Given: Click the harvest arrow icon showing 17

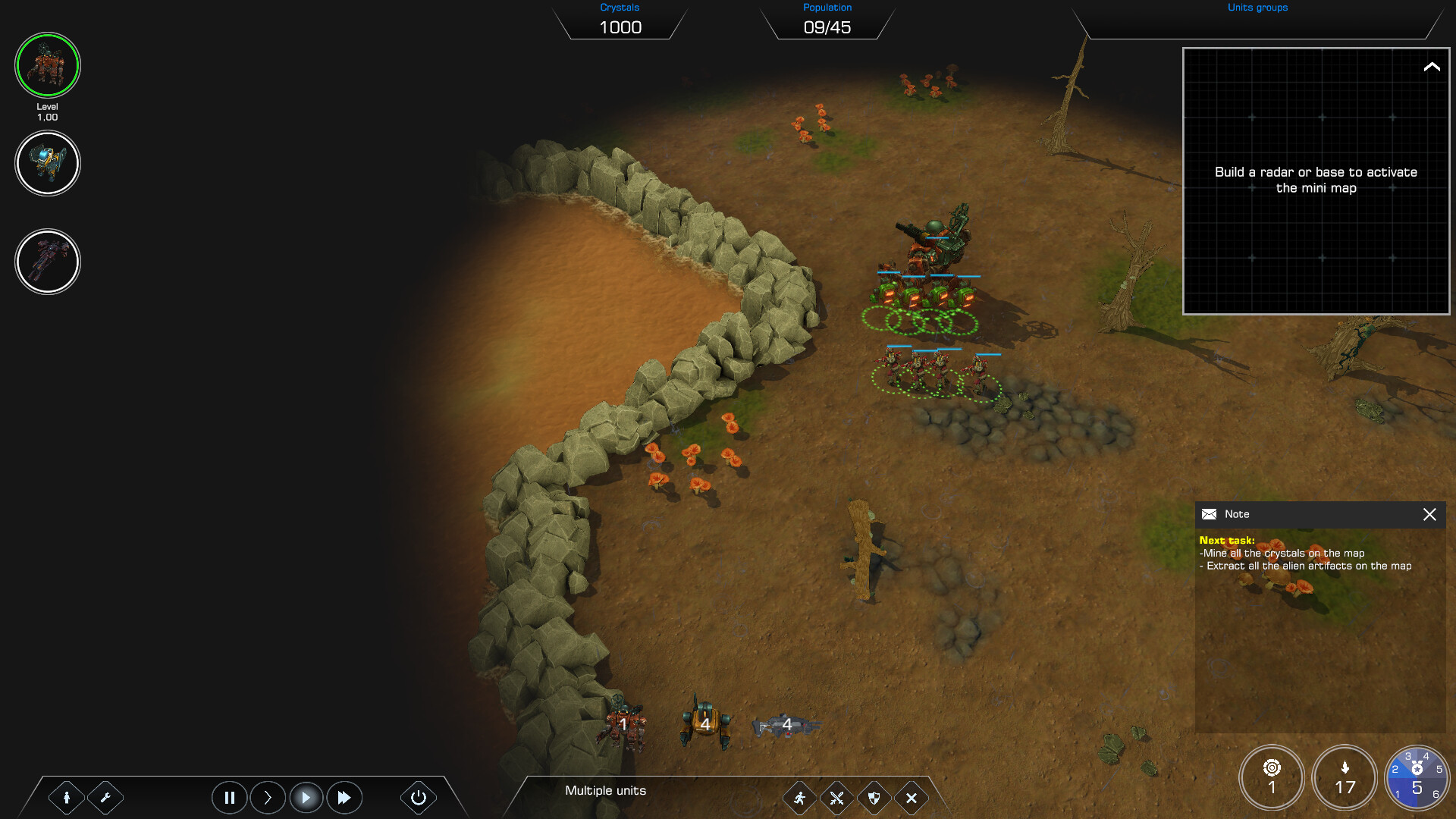Looking at the screenshot, I should coord(1345,777).
